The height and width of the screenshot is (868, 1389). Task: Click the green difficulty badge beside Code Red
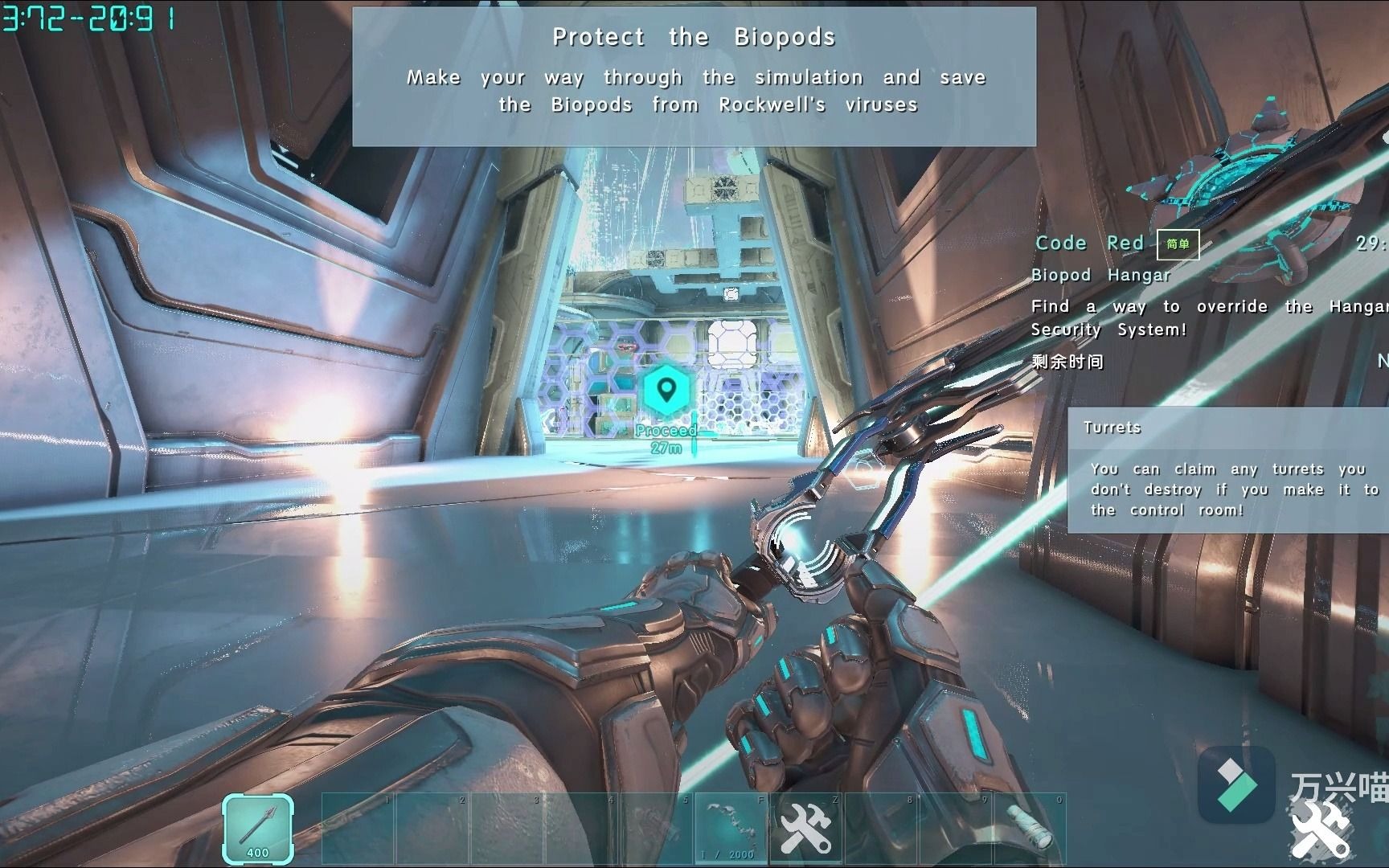(1178, 244)
